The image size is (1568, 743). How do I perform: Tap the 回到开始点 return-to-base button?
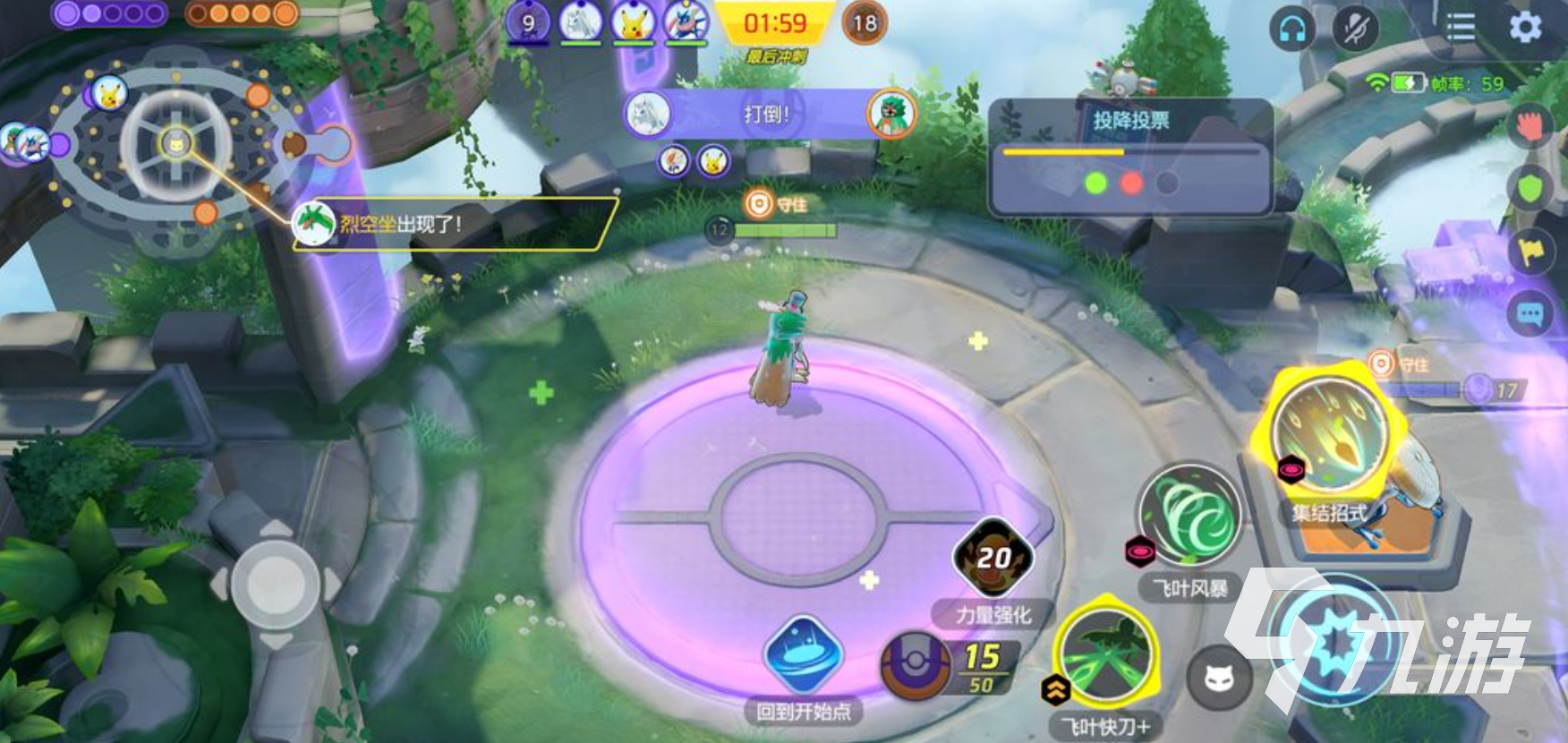point(803,655)
